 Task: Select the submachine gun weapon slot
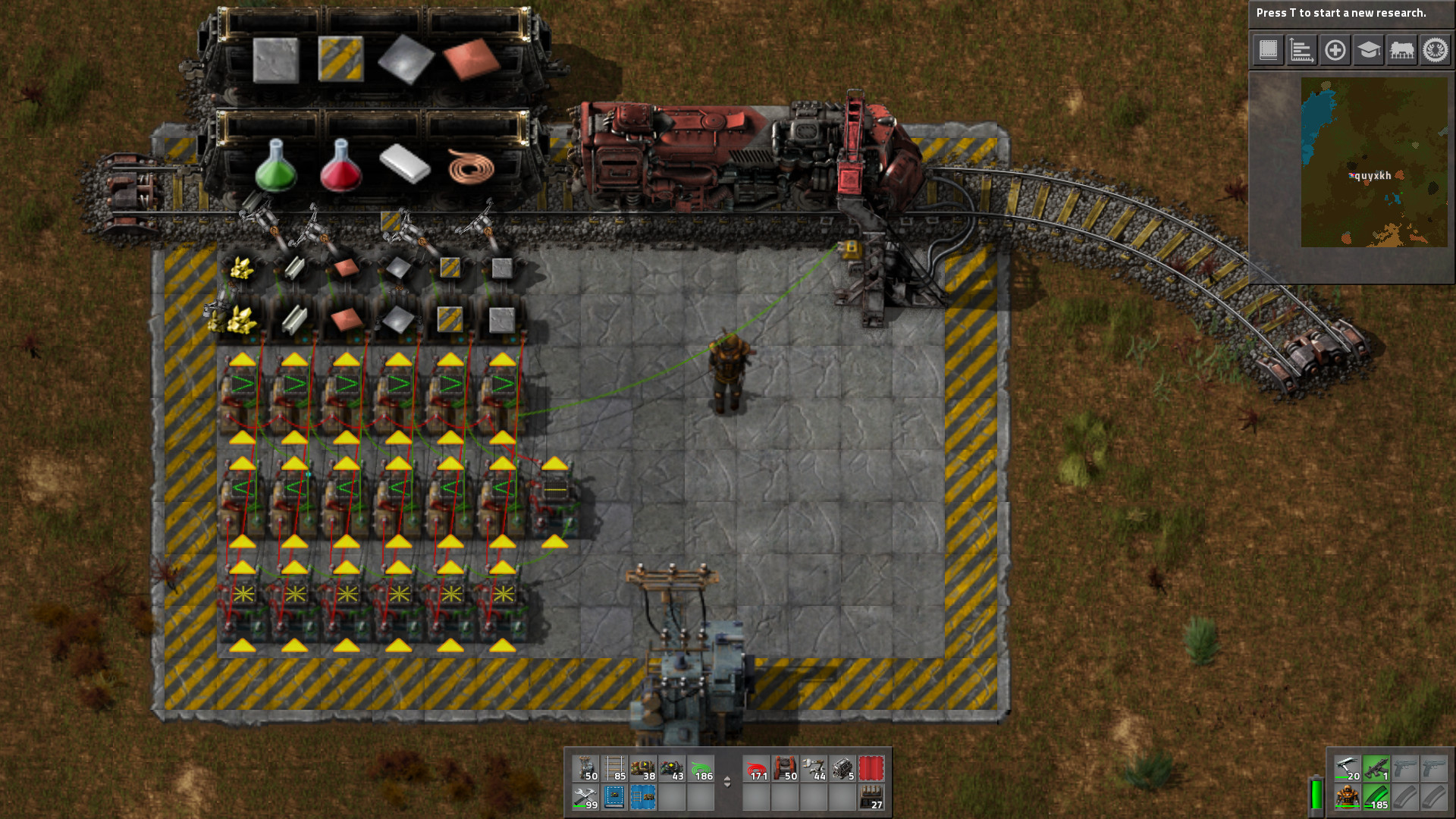[1376, 768]
